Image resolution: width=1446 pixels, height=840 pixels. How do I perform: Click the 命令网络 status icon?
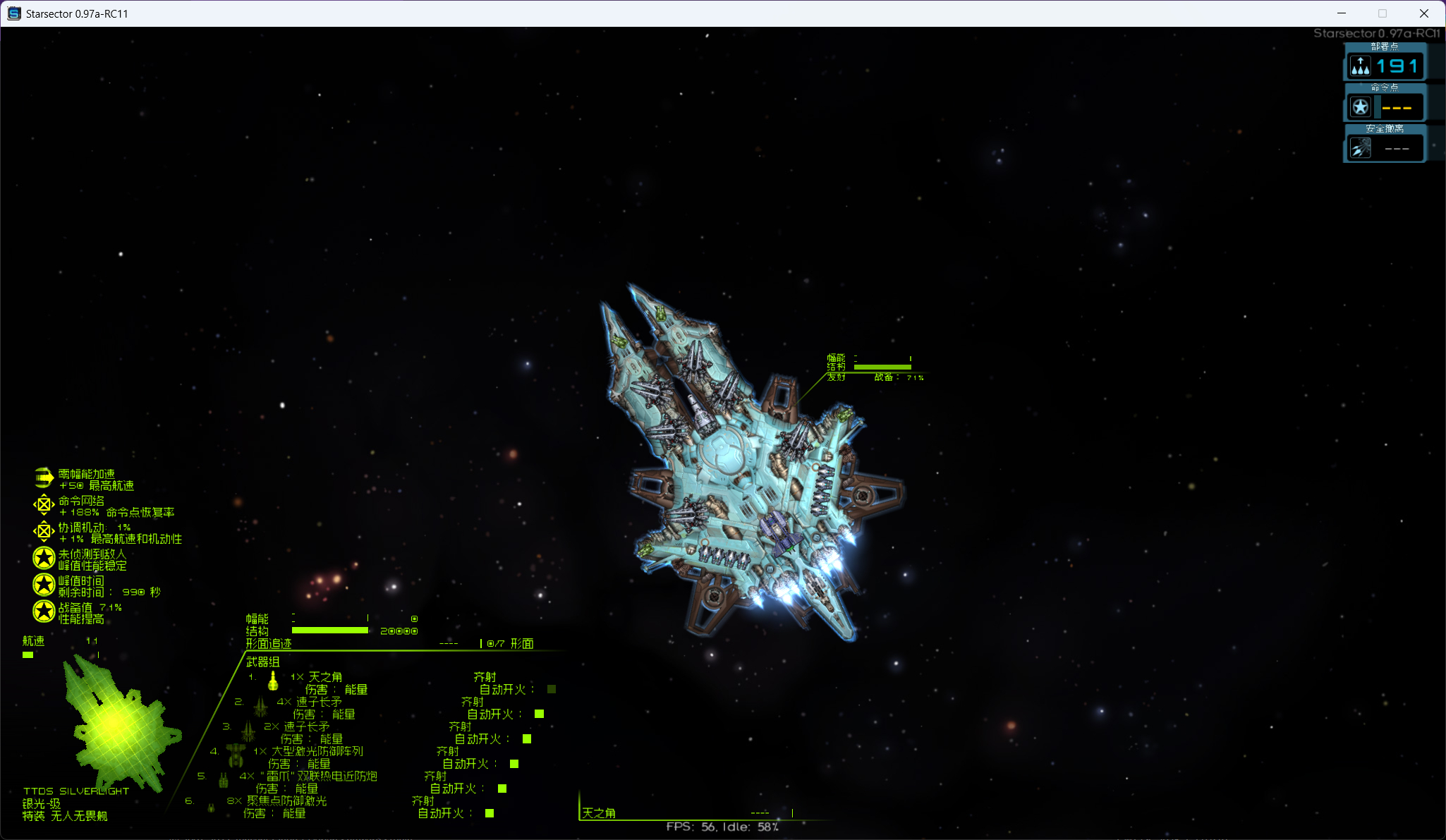tap(44, 505)
